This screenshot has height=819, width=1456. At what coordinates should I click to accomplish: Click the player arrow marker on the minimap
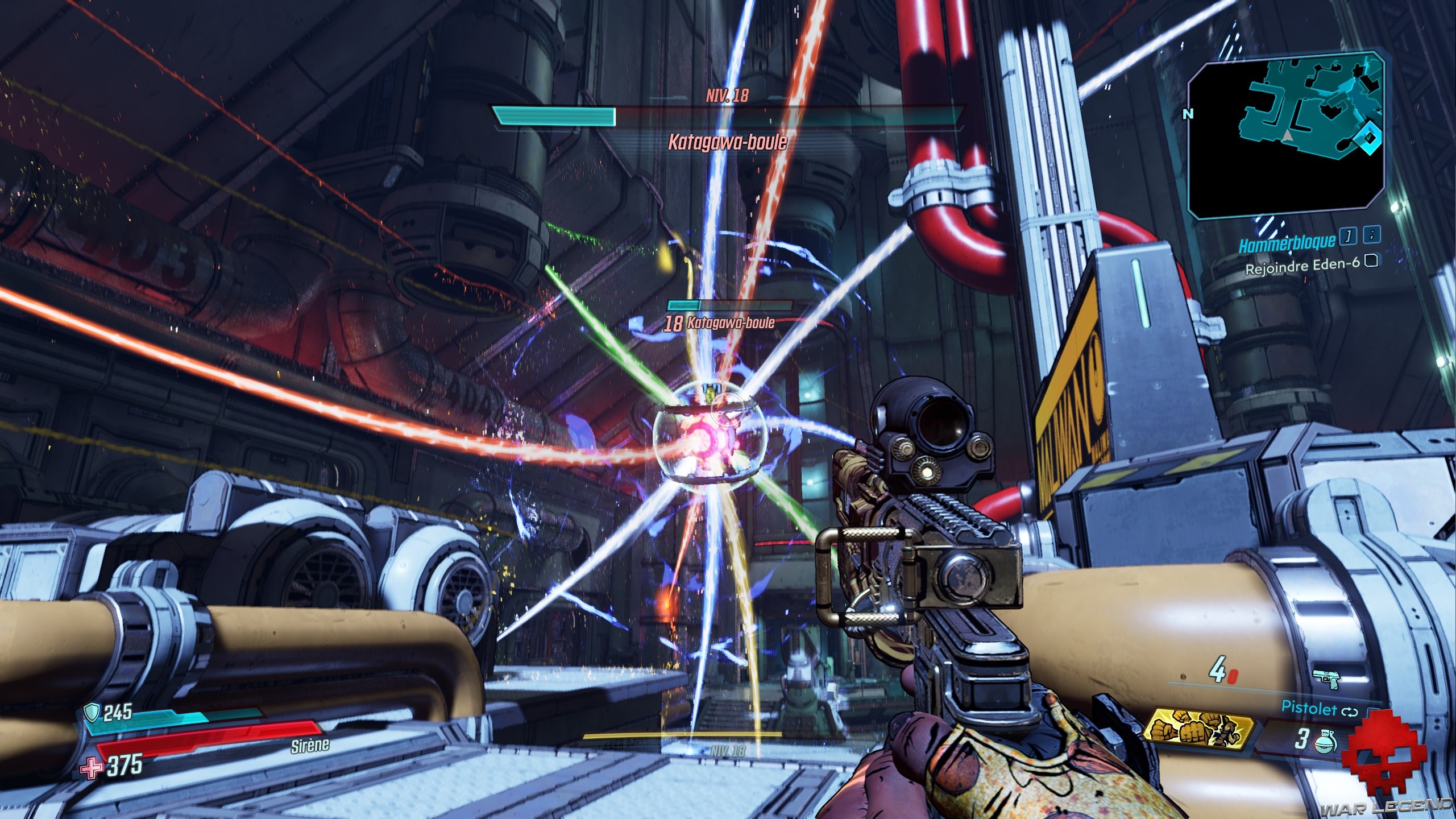1287,136
